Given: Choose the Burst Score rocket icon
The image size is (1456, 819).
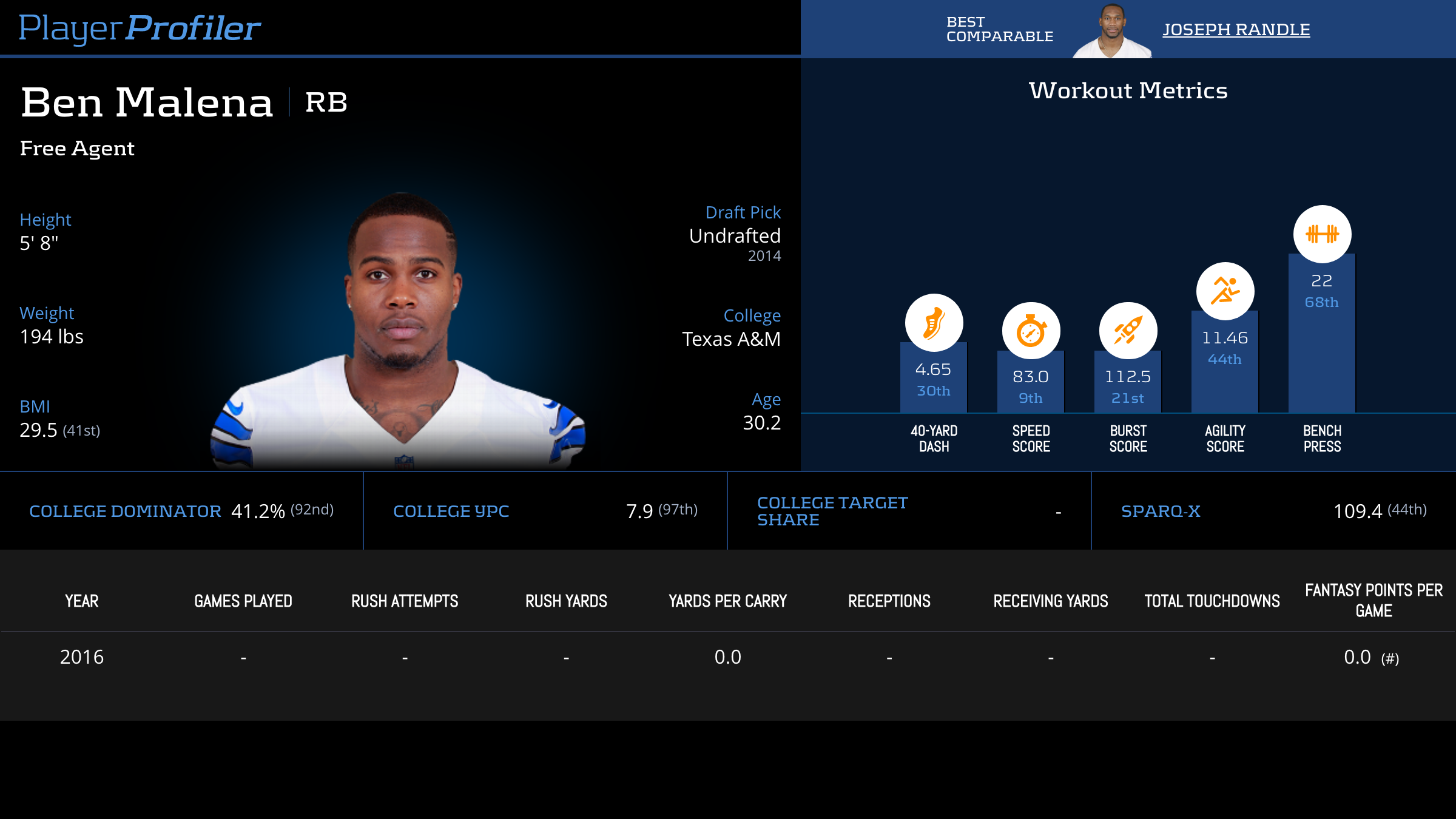Looking at the screenshot, I should (1128, 331).
